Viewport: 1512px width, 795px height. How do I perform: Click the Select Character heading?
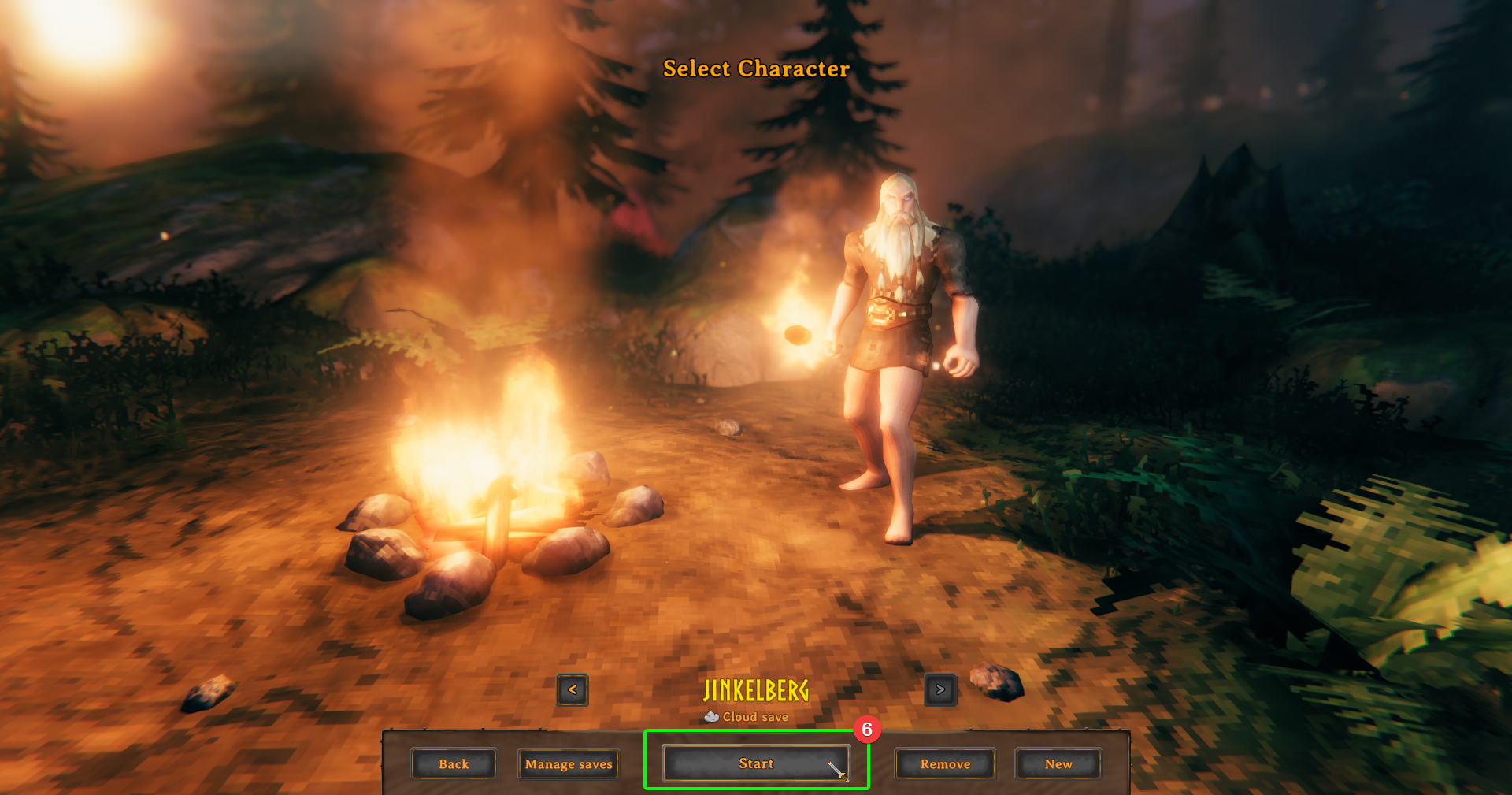[x=755, y=69]
